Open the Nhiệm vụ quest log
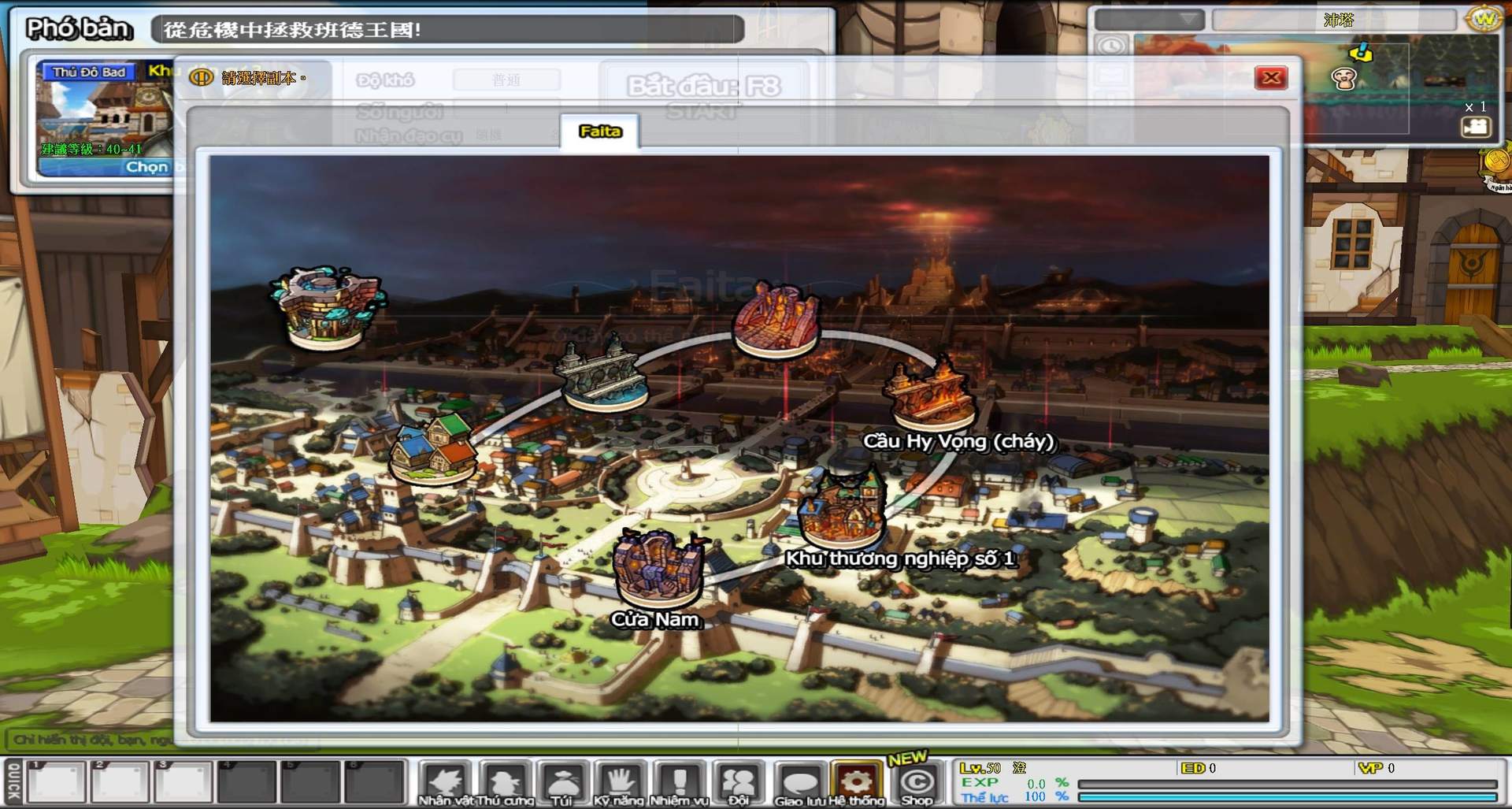The width and height of the screenshot is (1512, 809). point(680,780)
